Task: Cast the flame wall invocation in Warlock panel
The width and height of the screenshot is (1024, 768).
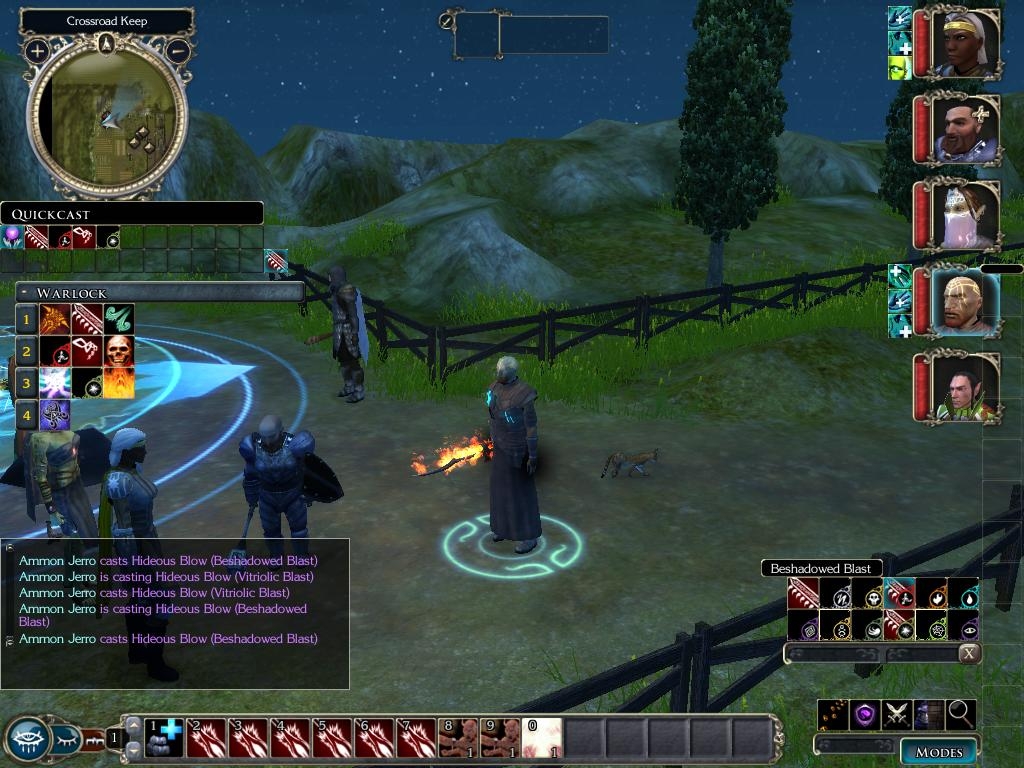Action: pos(119,382)
